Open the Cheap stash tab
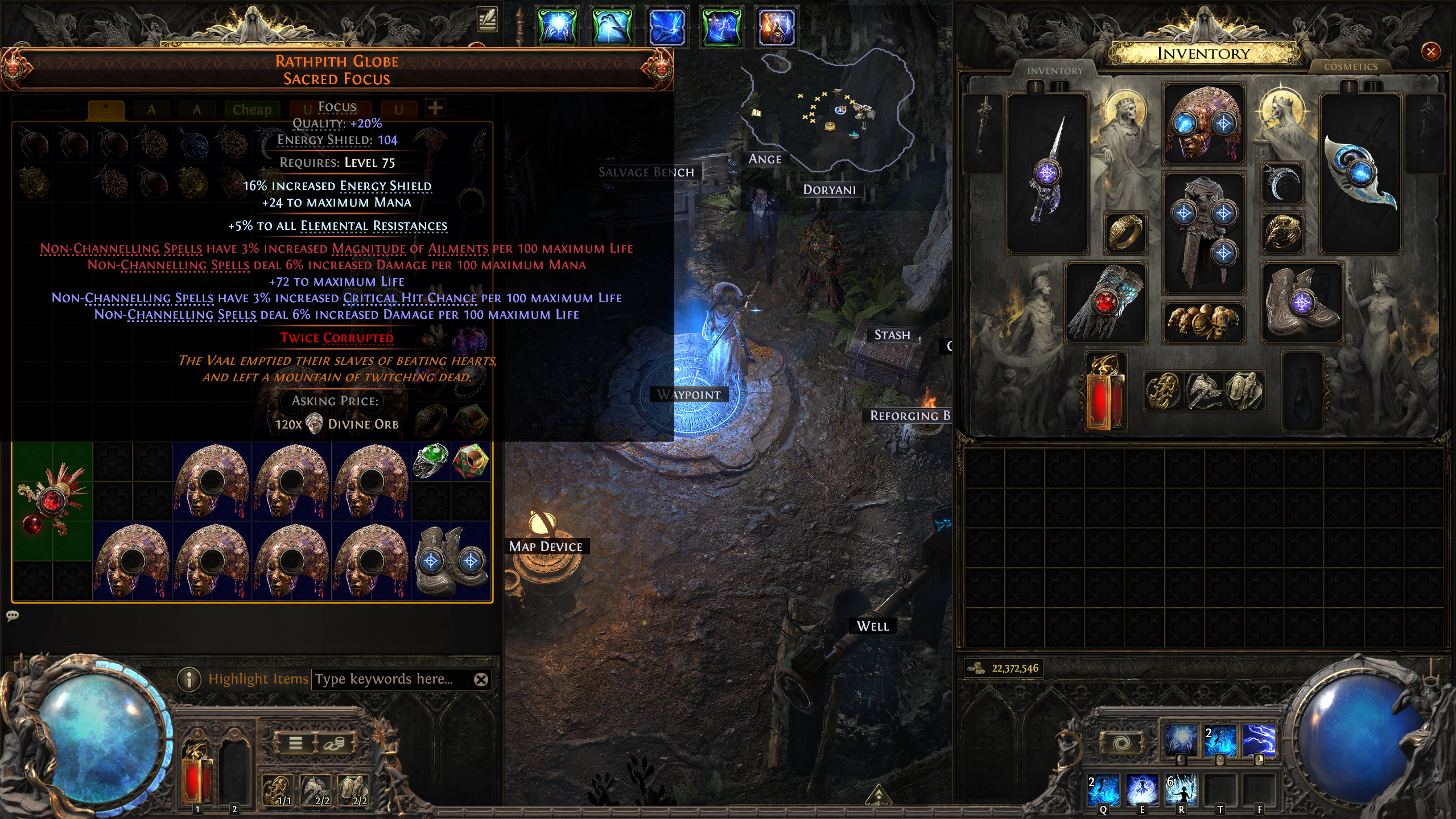Viewport: 1456px width, 819px height. [251, 109]
